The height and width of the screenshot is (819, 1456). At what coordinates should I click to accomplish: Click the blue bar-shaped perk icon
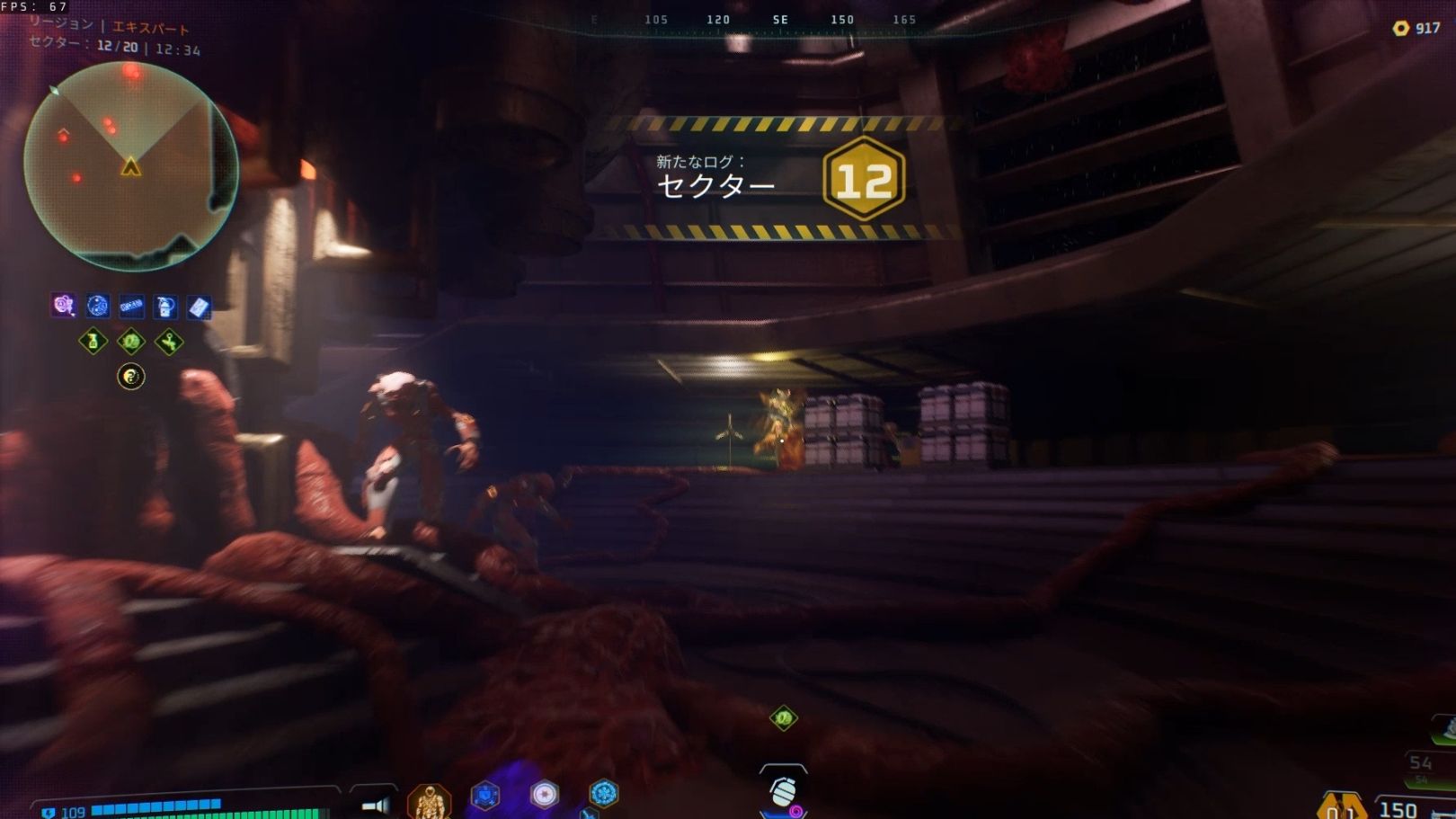click(131, 307)
